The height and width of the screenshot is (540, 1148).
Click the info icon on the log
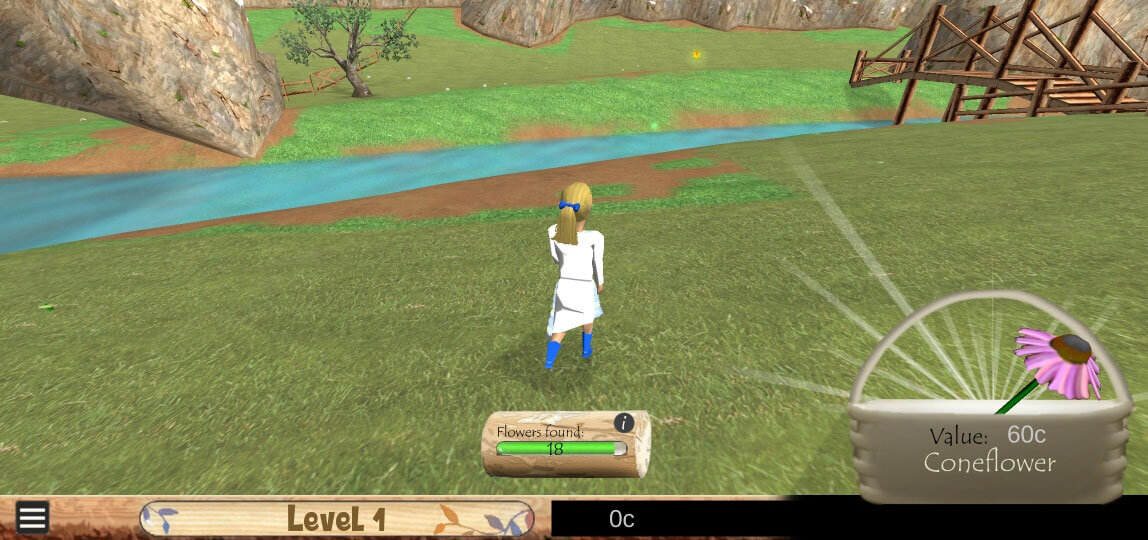point(624,423)
